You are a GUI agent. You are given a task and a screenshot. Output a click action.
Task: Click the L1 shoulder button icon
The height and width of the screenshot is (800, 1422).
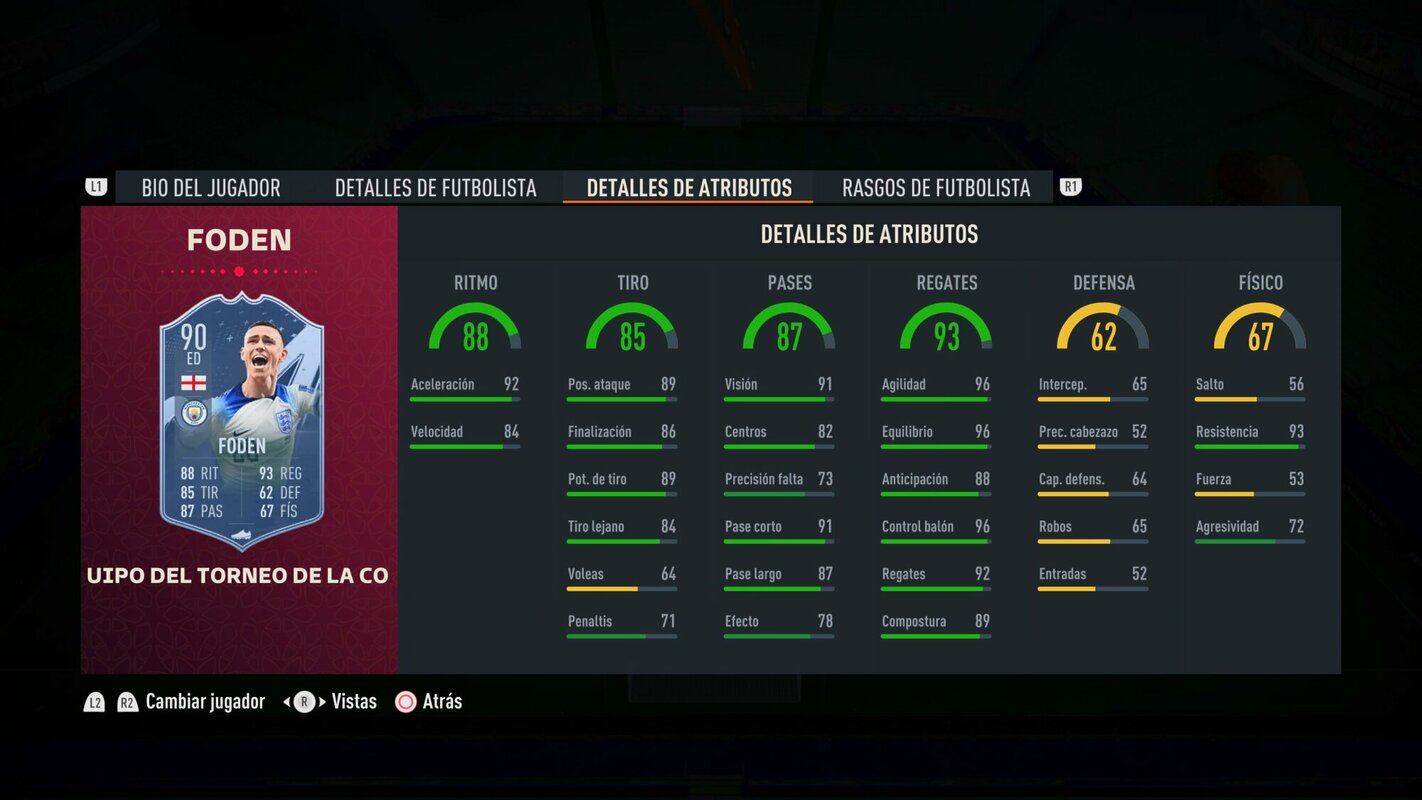pos(95,185)
